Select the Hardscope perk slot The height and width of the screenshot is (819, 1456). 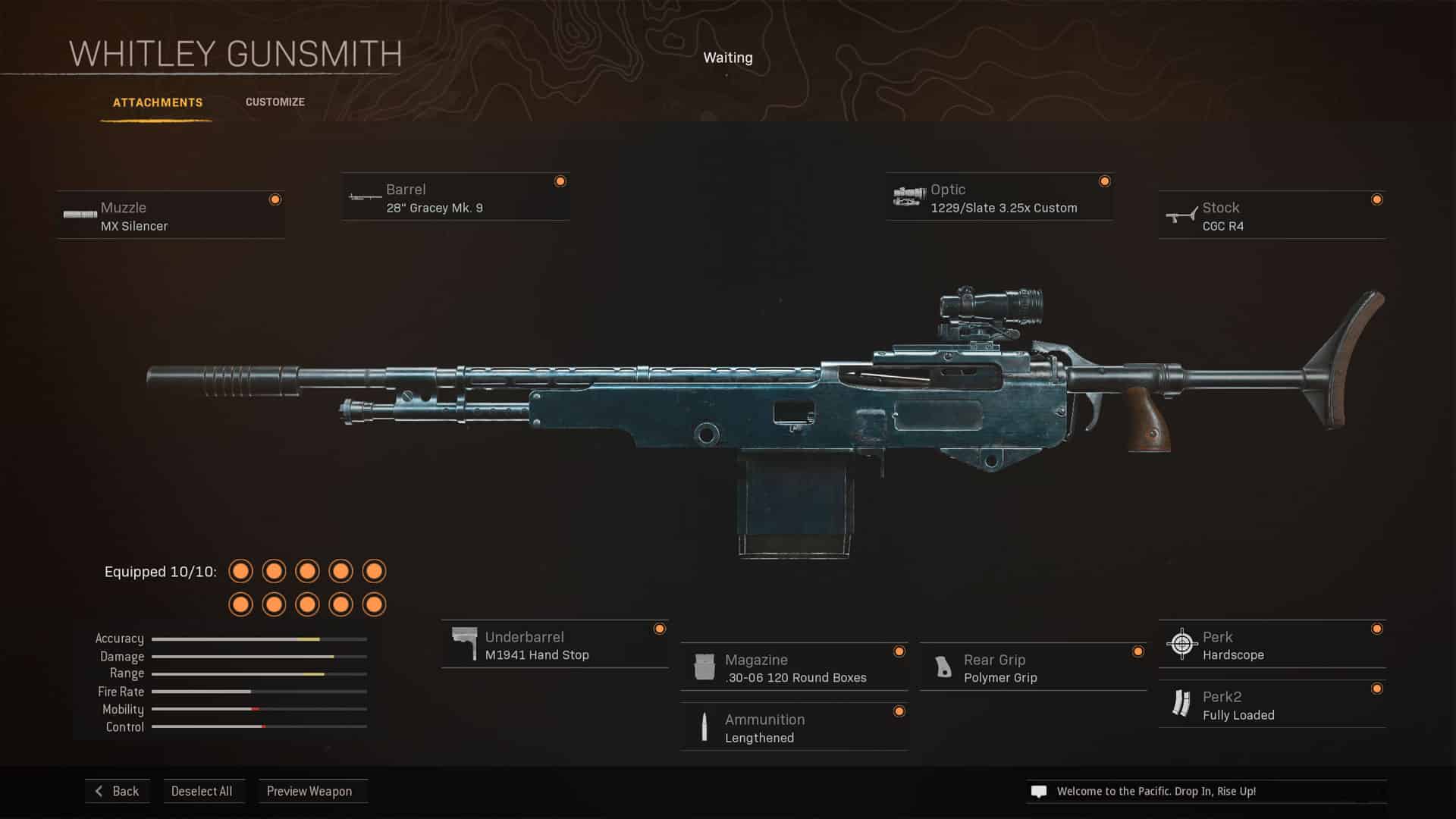[x=1272, y=645]
